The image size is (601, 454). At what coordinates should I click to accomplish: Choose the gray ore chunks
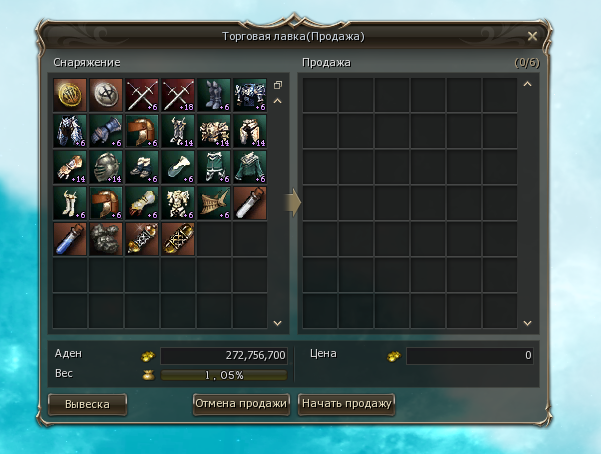click(105, 240)
